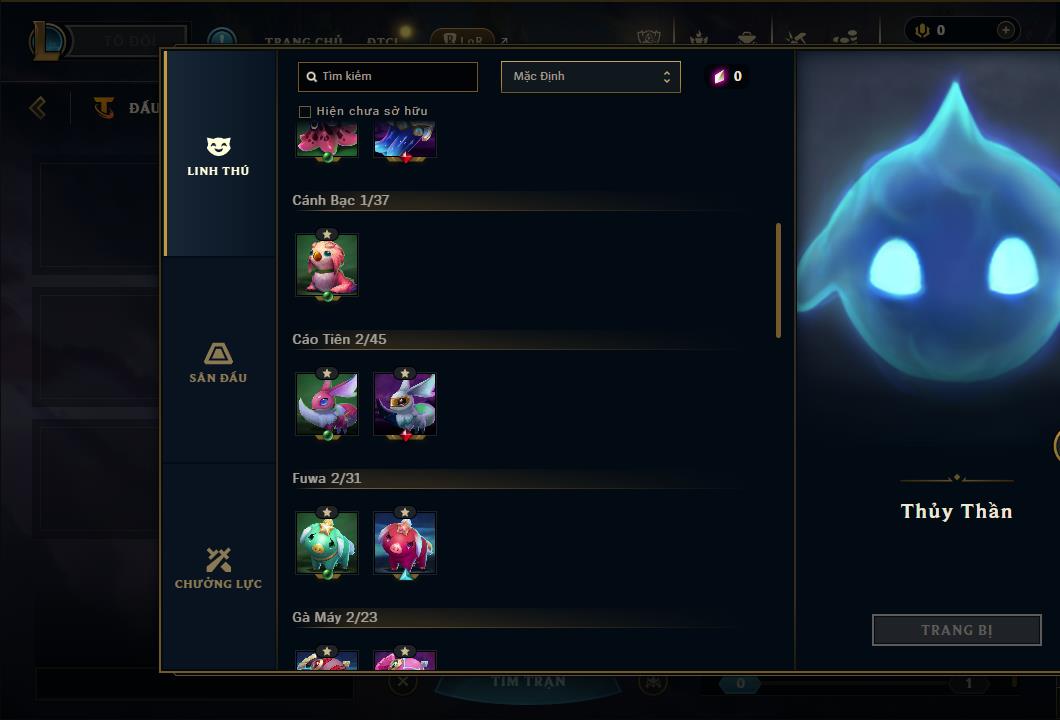This screenshot has width=1060, height=720.
Task: Click the Tìm kiếm search box
Action: point(388,77)
